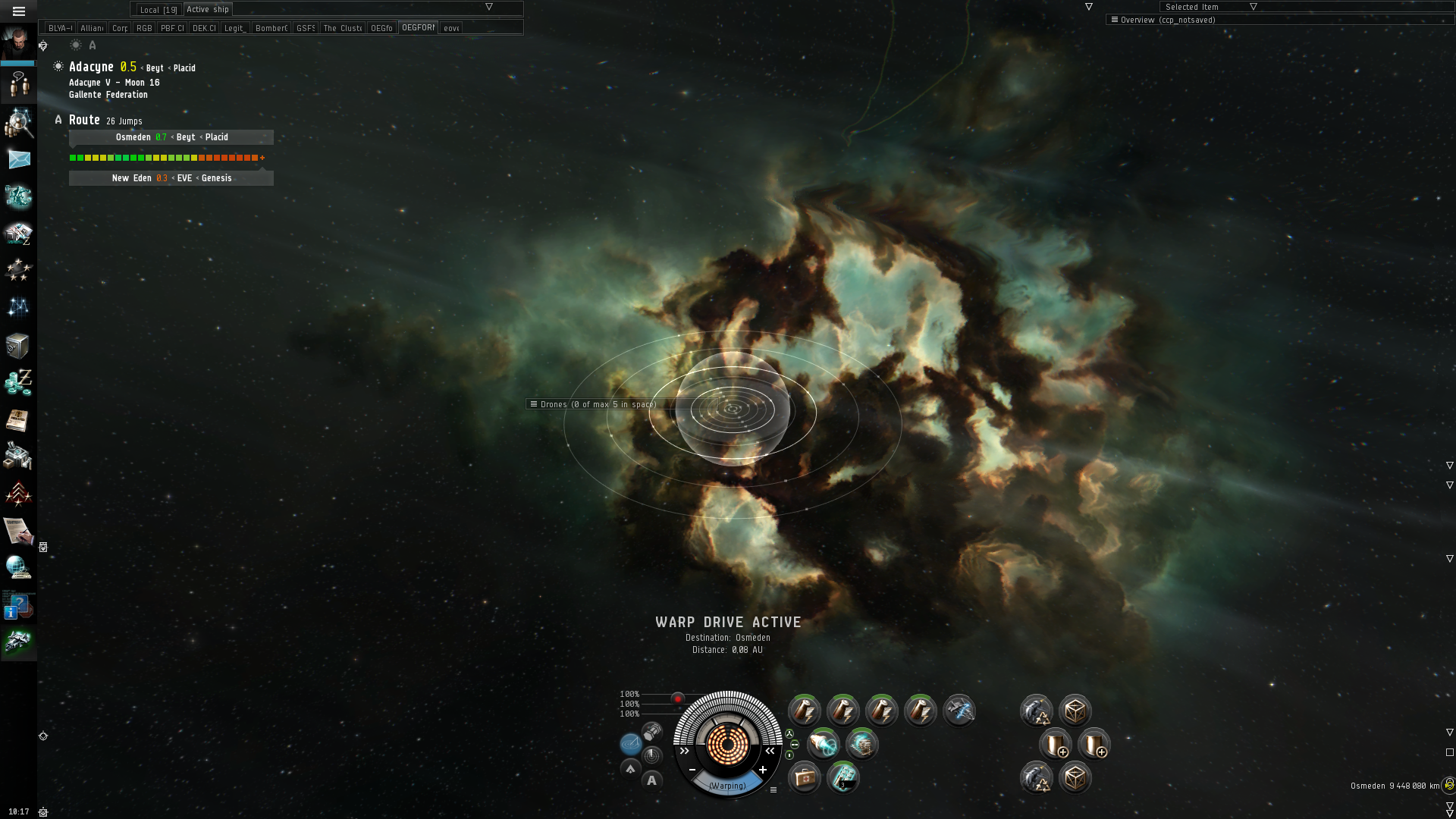Open the journal book icon

click(18, 420)
